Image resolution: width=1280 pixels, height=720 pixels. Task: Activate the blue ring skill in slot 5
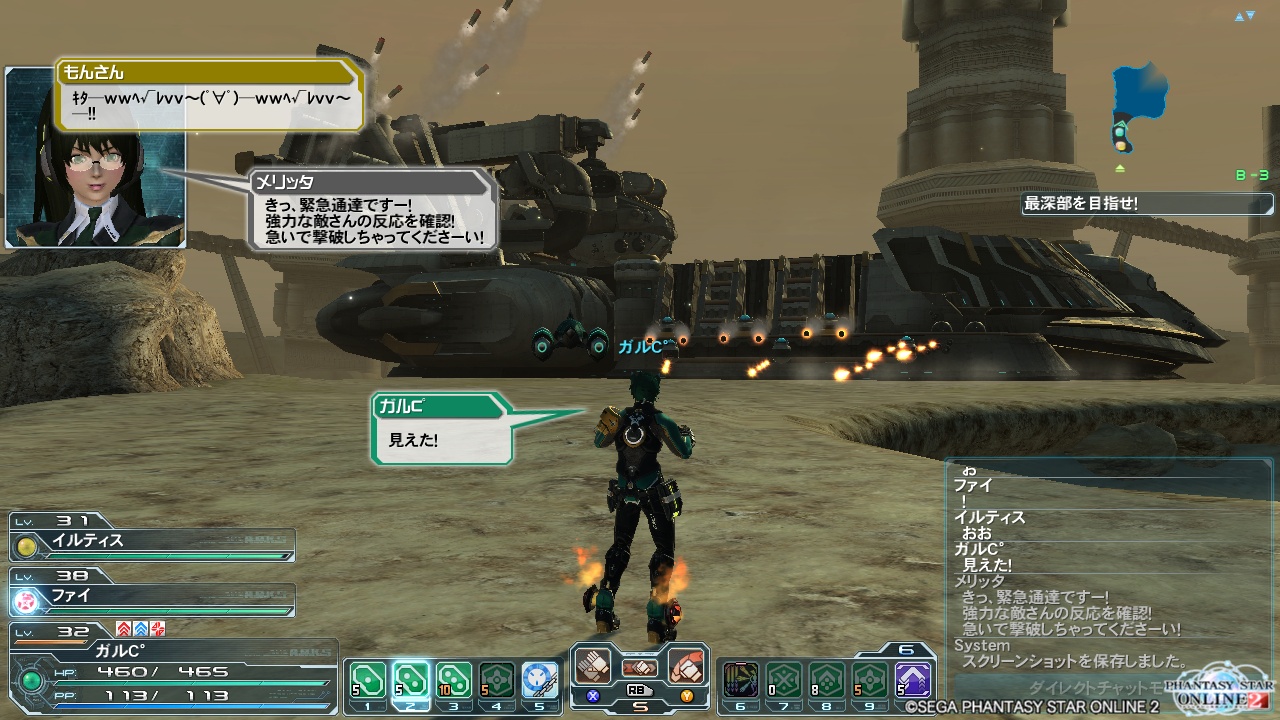click(540, 680)
